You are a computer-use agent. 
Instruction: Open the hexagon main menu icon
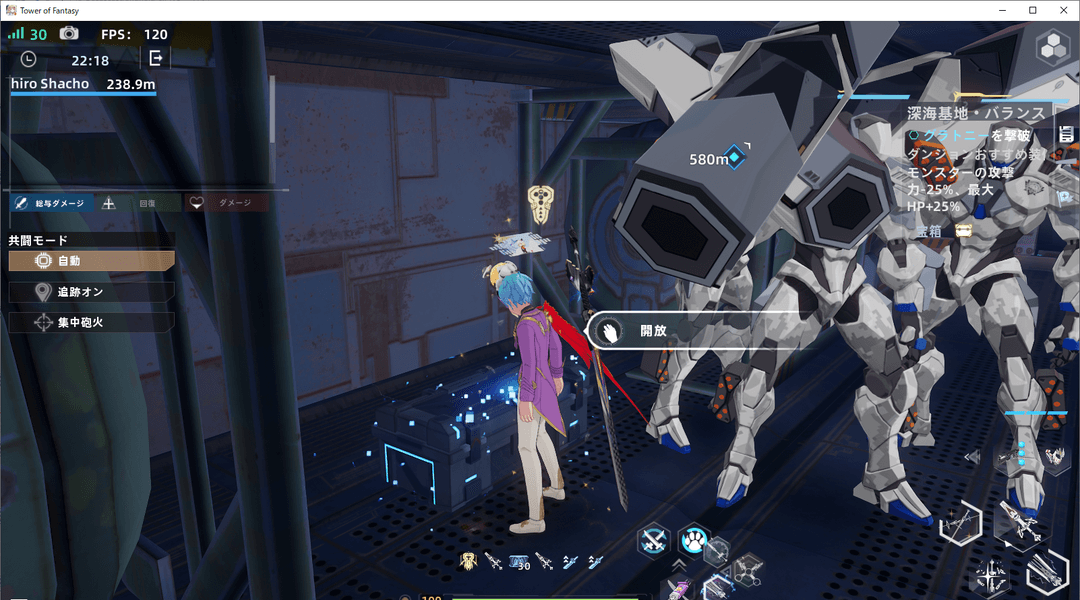click(1052, 47)
